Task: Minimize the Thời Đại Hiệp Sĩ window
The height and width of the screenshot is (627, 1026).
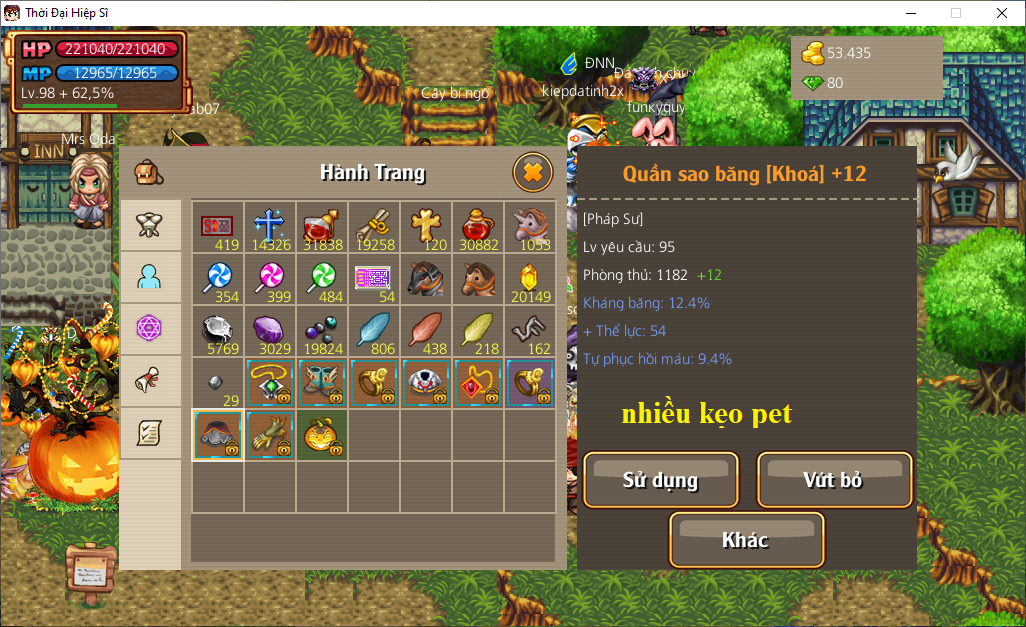Action: coord(910,13)
